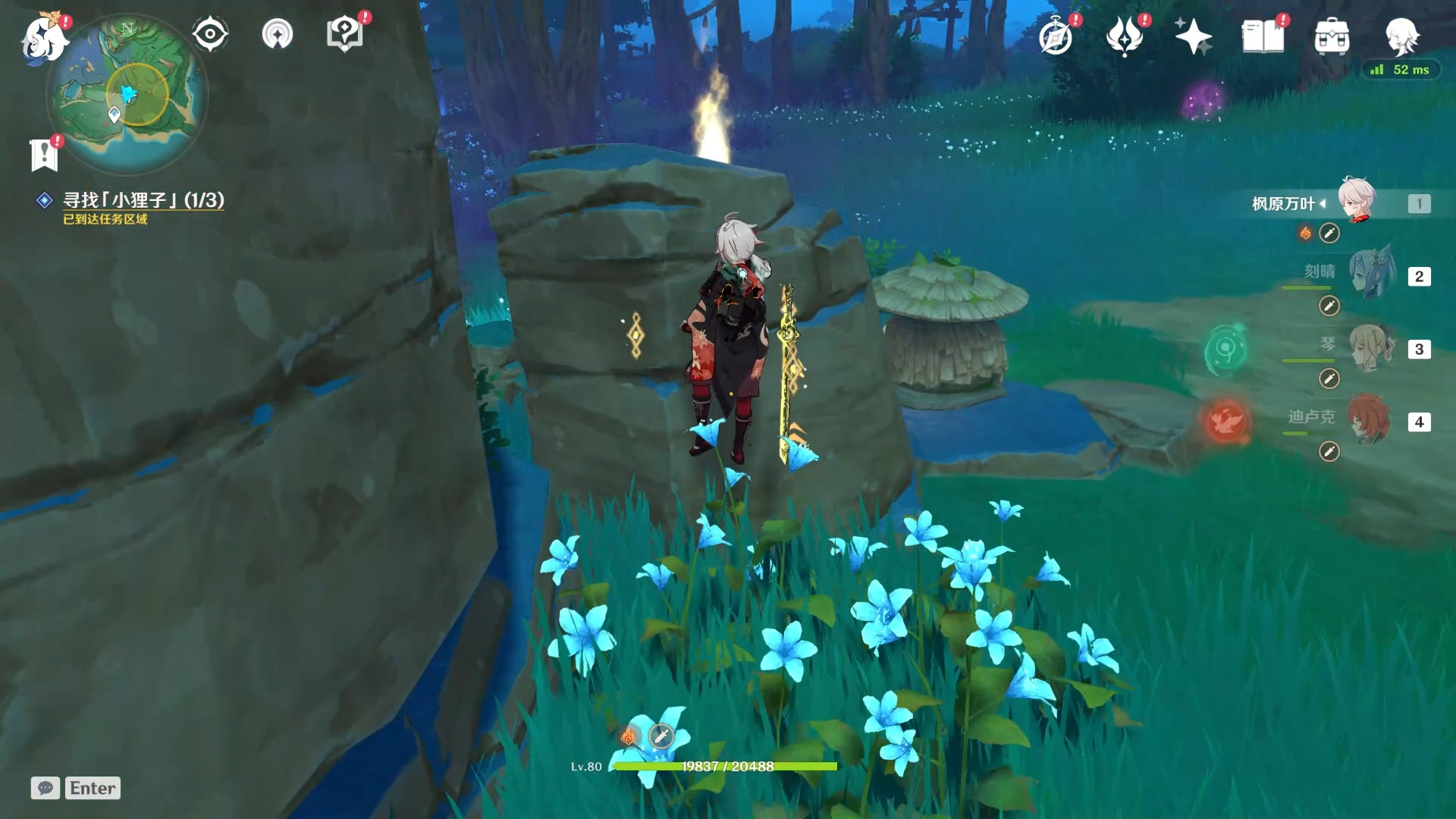Toggle the elemental sight eye icon
The width and height of the screenshot is (1456, 819).
tap(210, 34)
